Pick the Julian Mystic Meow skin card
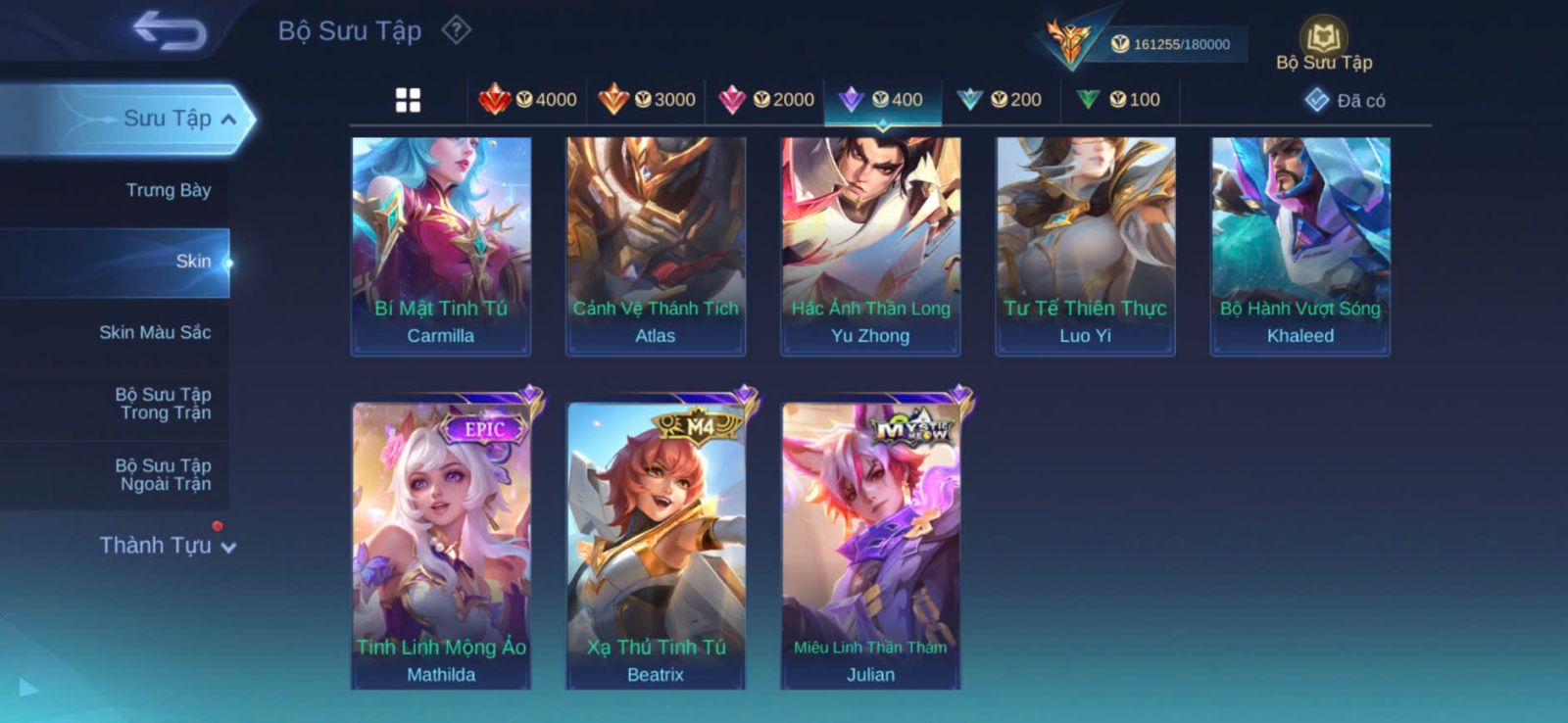This screenshot has width=1568, height=723. [870, 544]
